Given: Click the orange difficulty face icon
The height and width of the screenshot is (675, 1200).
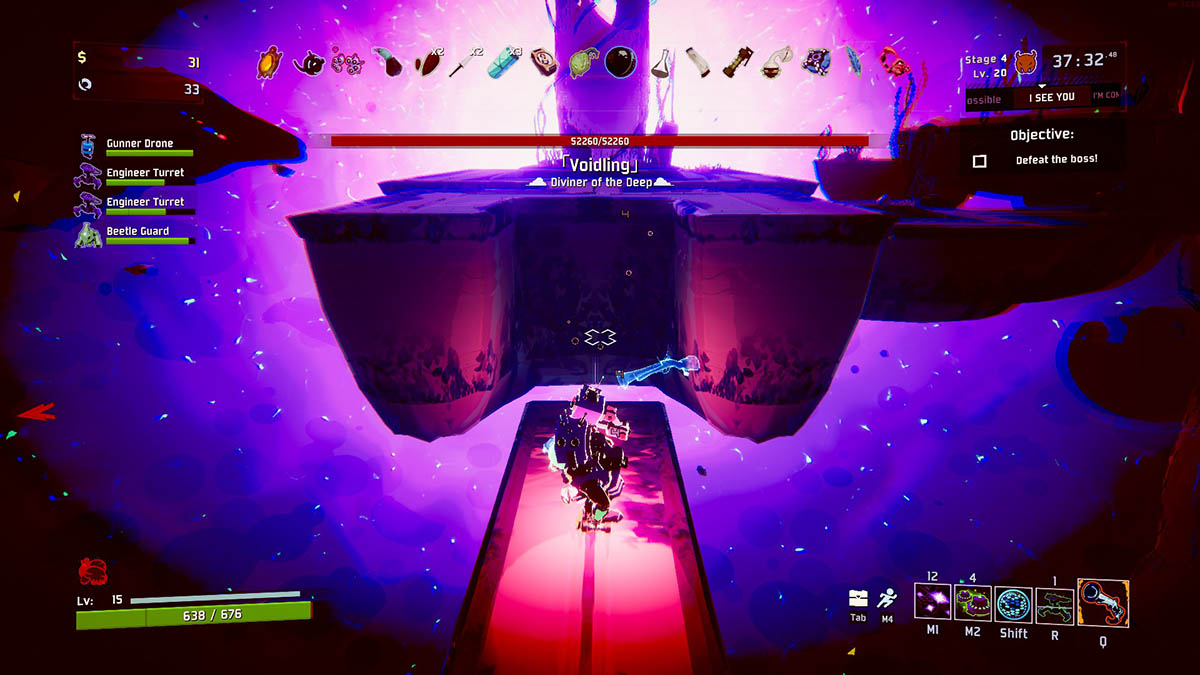Looking at the screenshot, I should tap(1026, 64).
